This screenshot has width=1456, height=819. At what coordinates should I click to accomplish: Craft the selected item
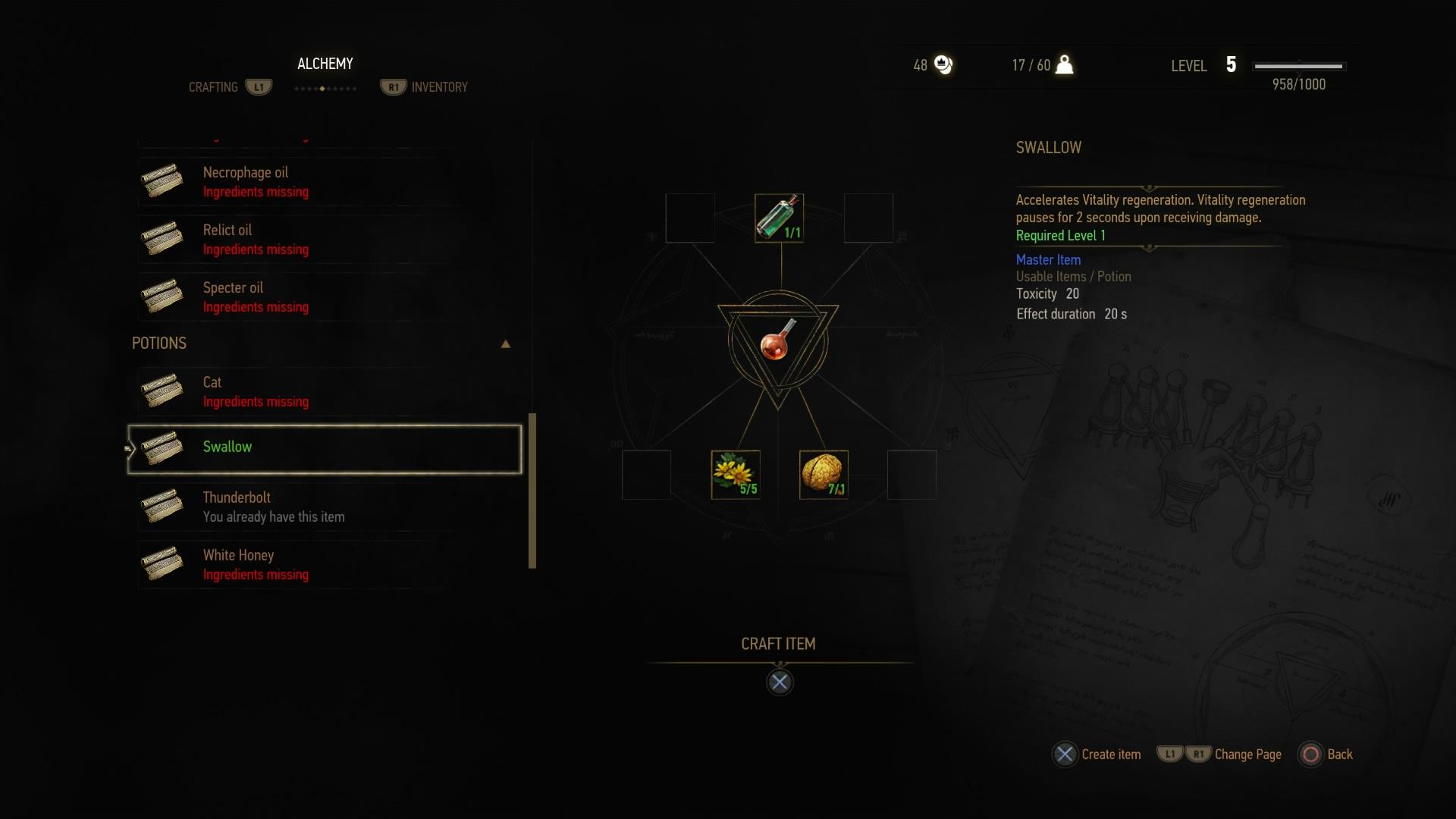point(779,682)
